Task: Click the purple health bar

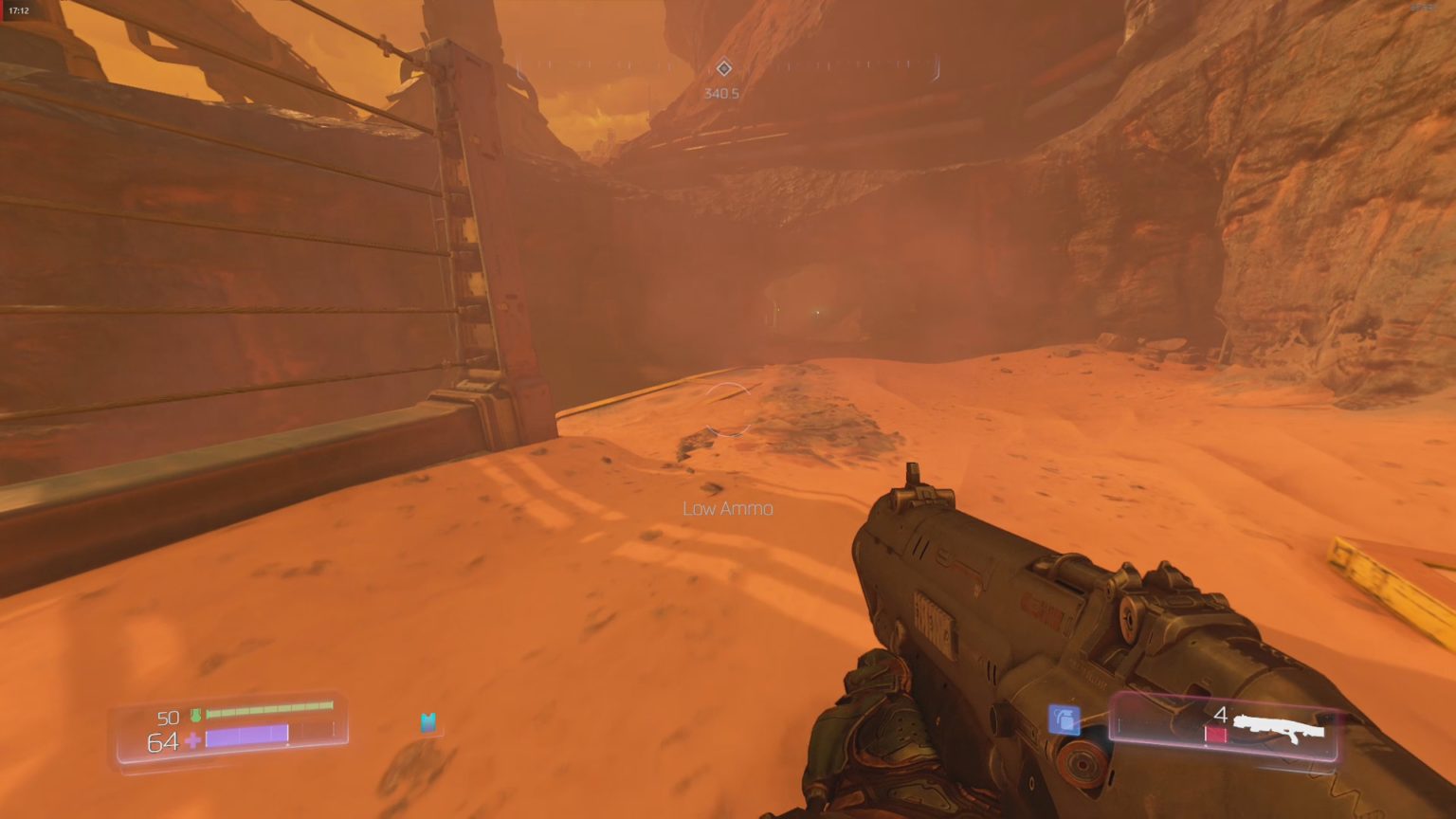Action: [246, 737]
